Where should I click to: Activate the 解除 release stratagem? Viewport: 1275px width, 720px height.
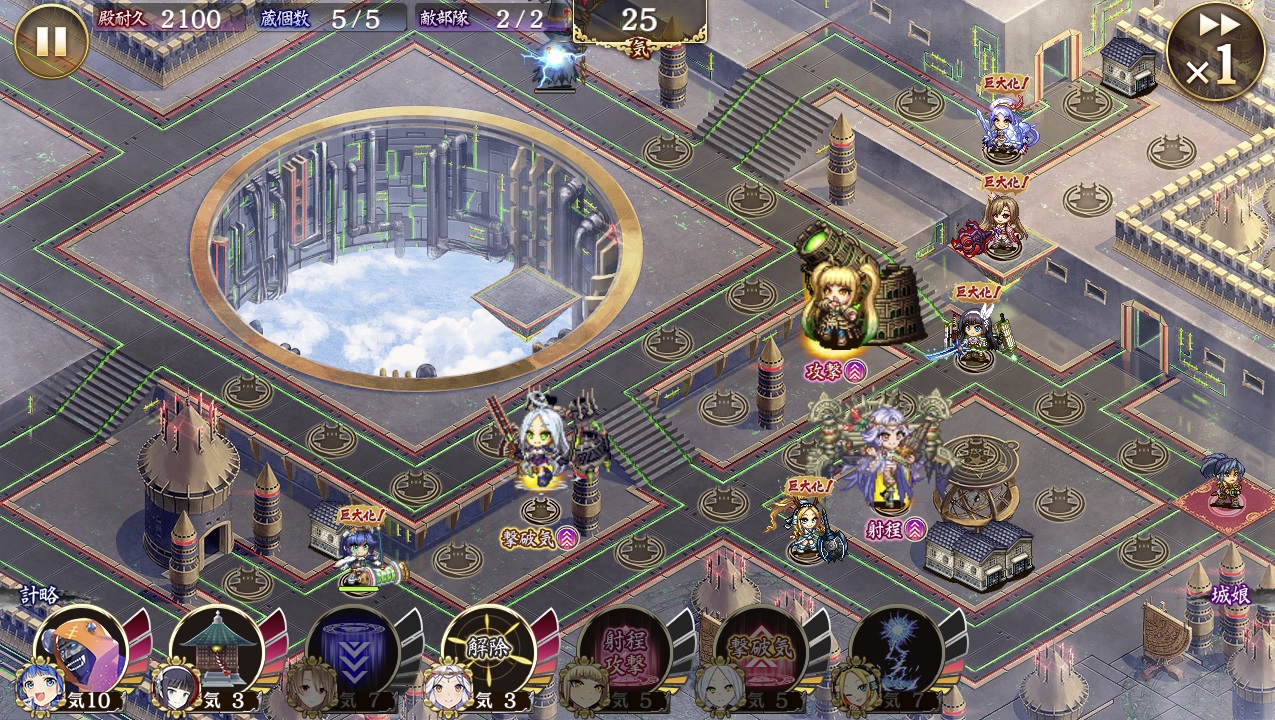(488, 652)
